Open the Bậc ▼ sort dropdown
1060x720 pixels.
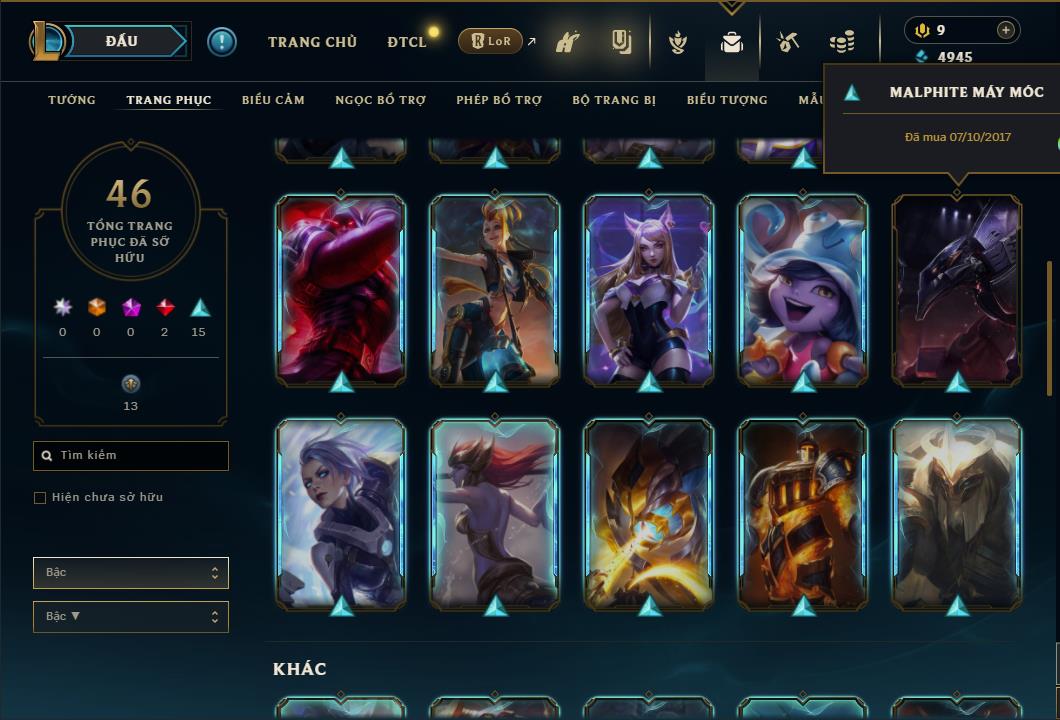[131, 616]
